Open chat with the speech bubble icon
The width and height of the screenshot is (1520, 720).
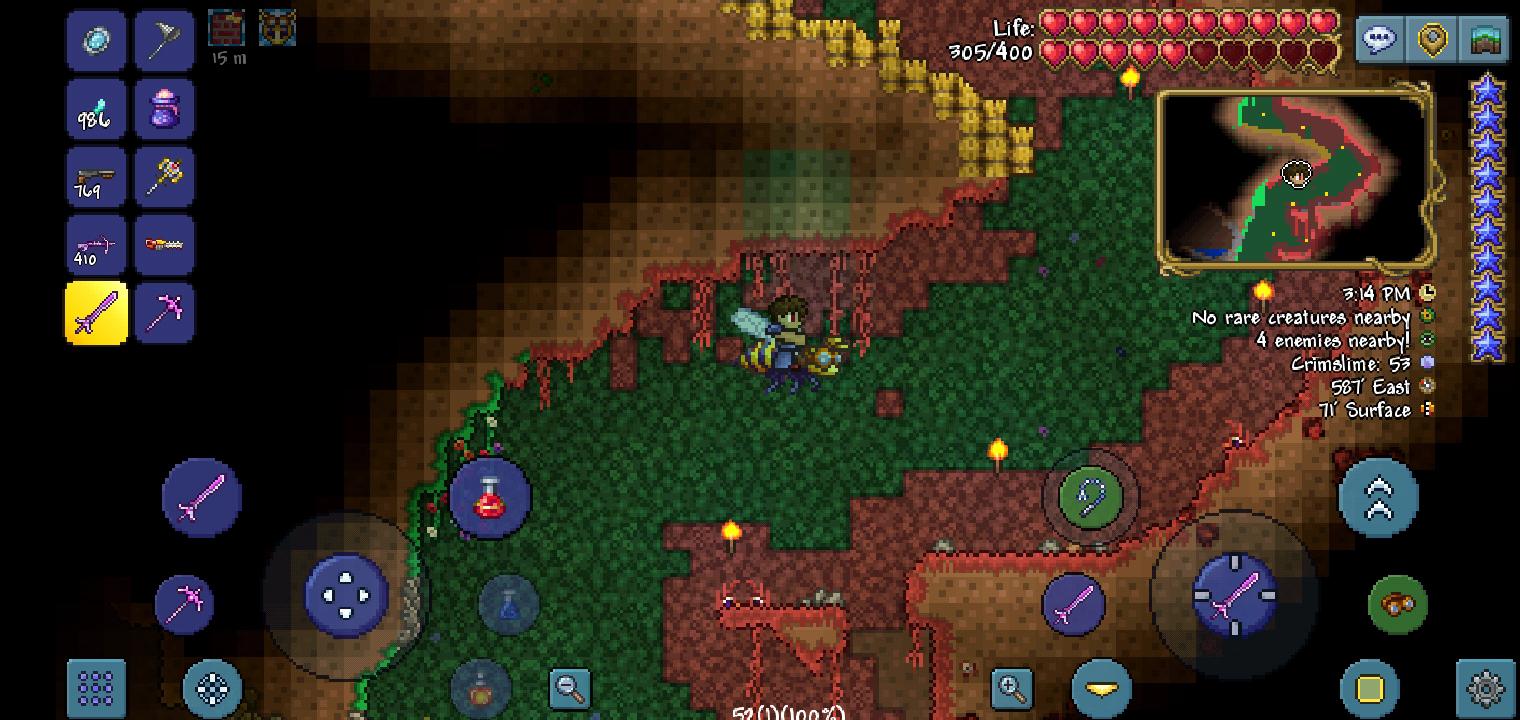click(x=1379, y=40)
